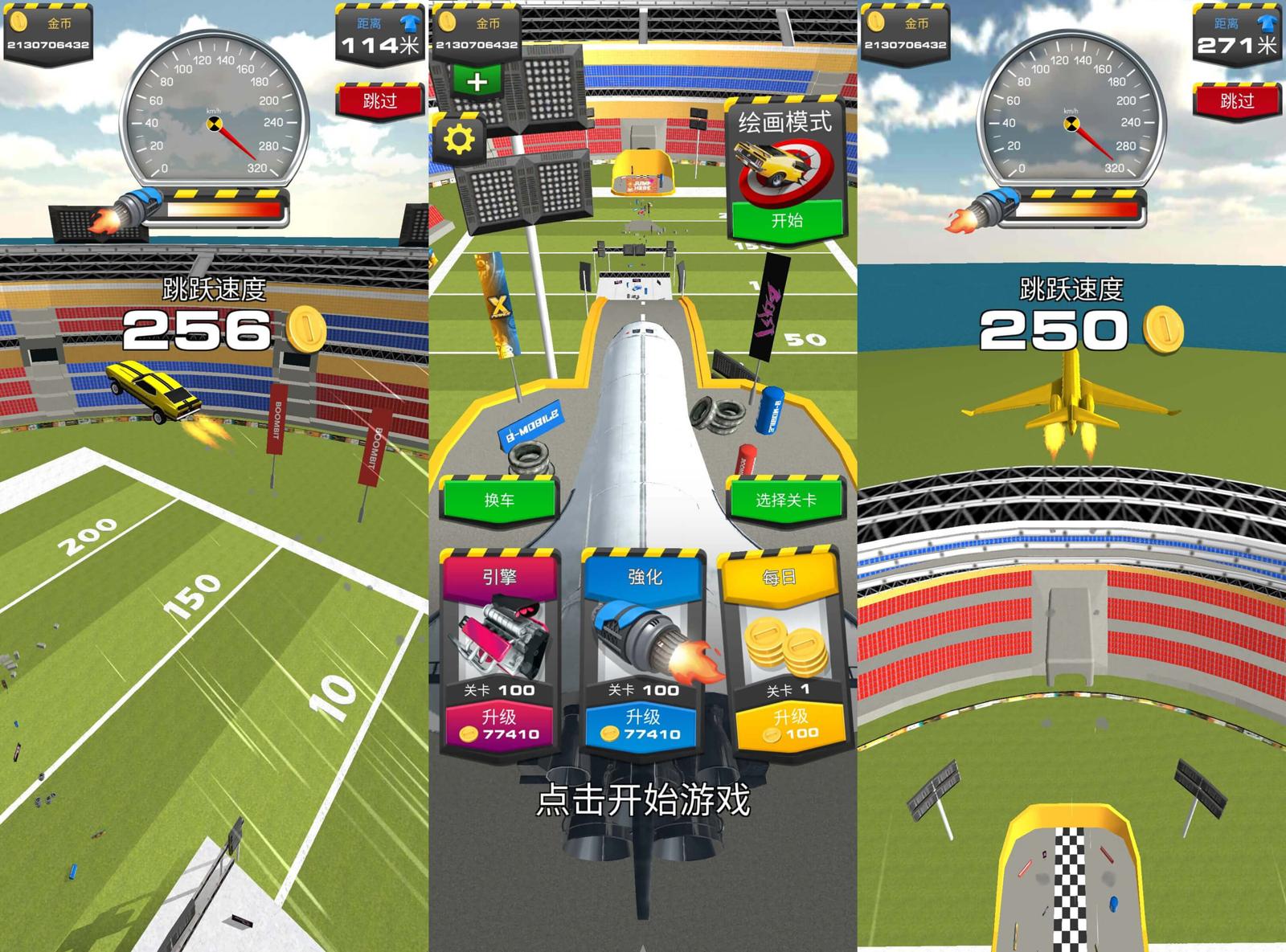
Task: Open settings with the gear icon
Action: [460, 141]
